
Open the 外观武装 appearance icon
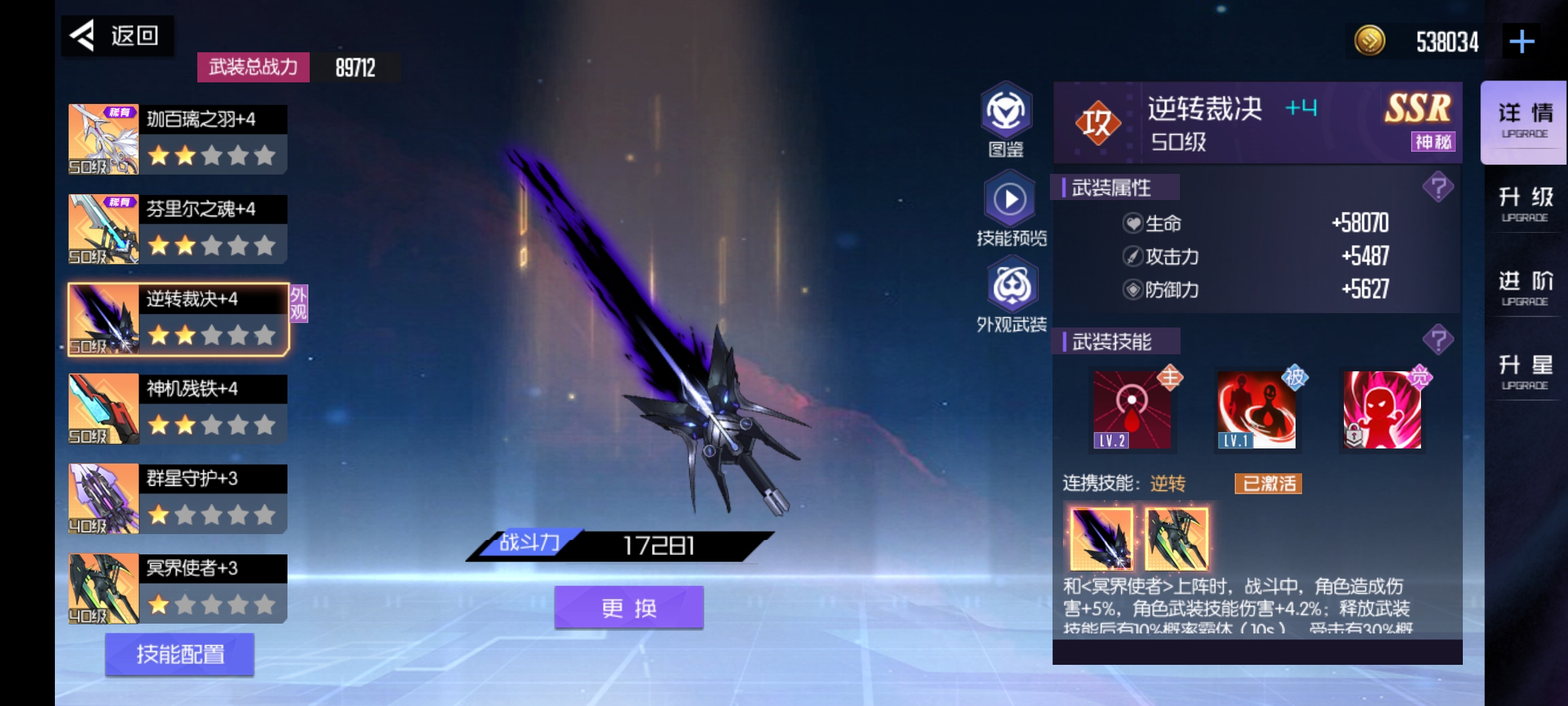pyautogui.click(x=1011, y=294)
